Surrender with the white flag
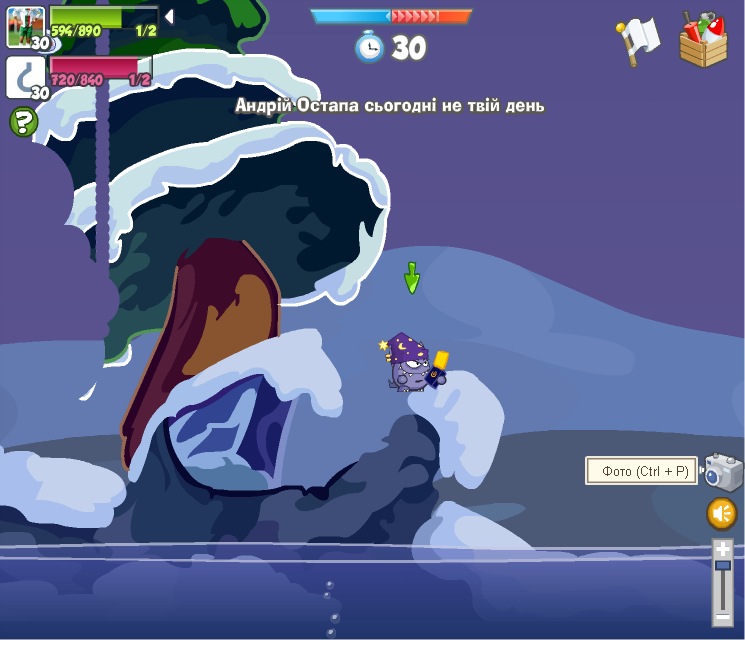Screen dimensions: 745x650 [x=636, y=41]
